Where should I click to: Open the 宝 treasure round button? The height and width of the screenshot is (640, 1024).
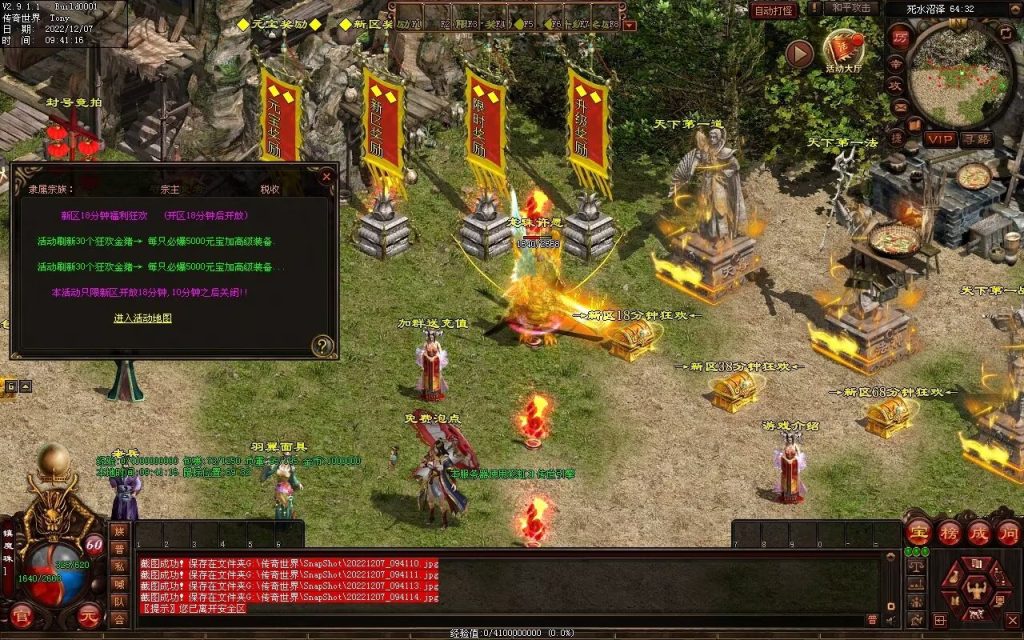coord(919,531)
